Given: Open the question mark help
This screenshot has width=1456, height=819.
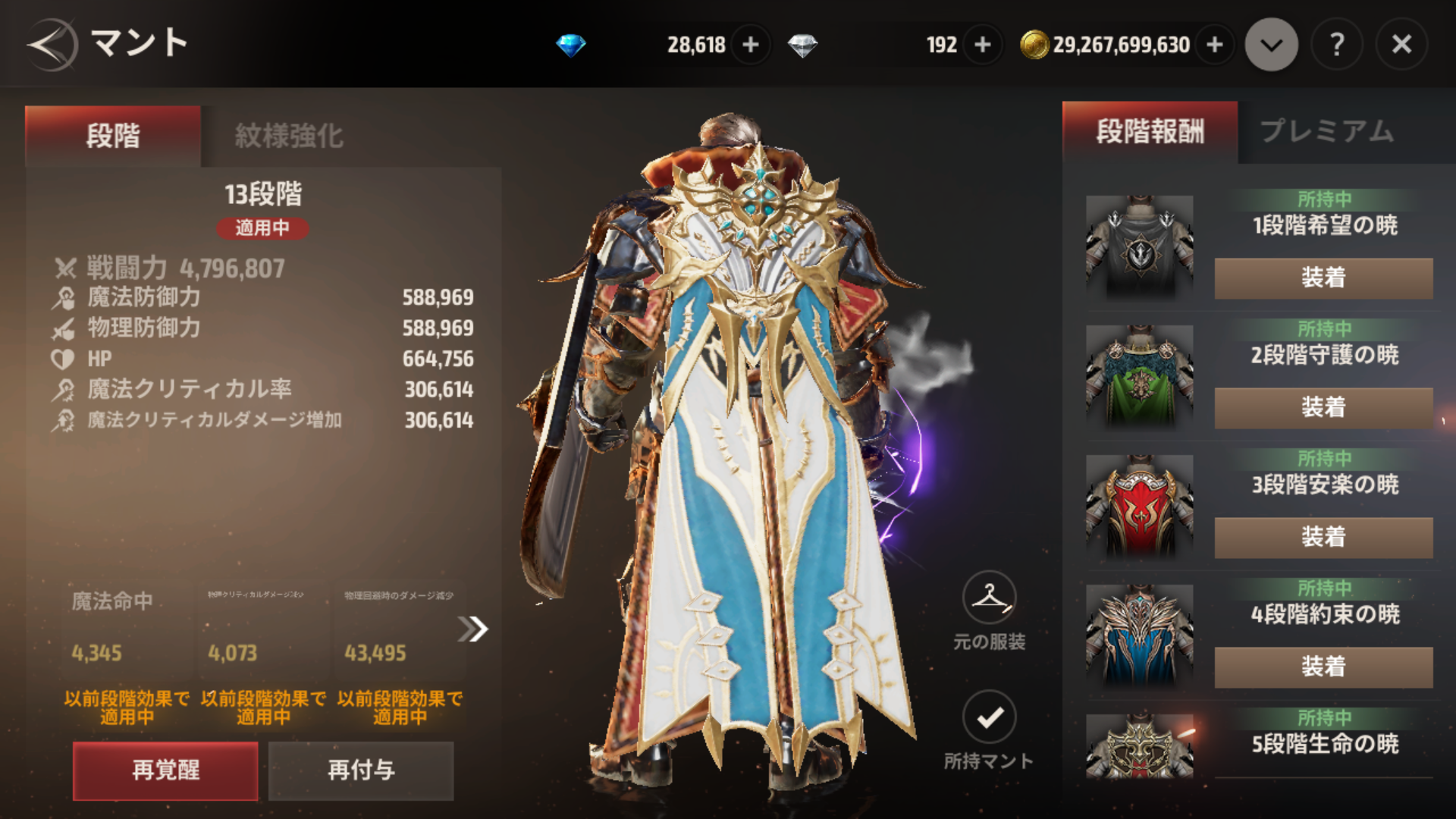Looking at the screenshot, I should tap(1337, 45).
